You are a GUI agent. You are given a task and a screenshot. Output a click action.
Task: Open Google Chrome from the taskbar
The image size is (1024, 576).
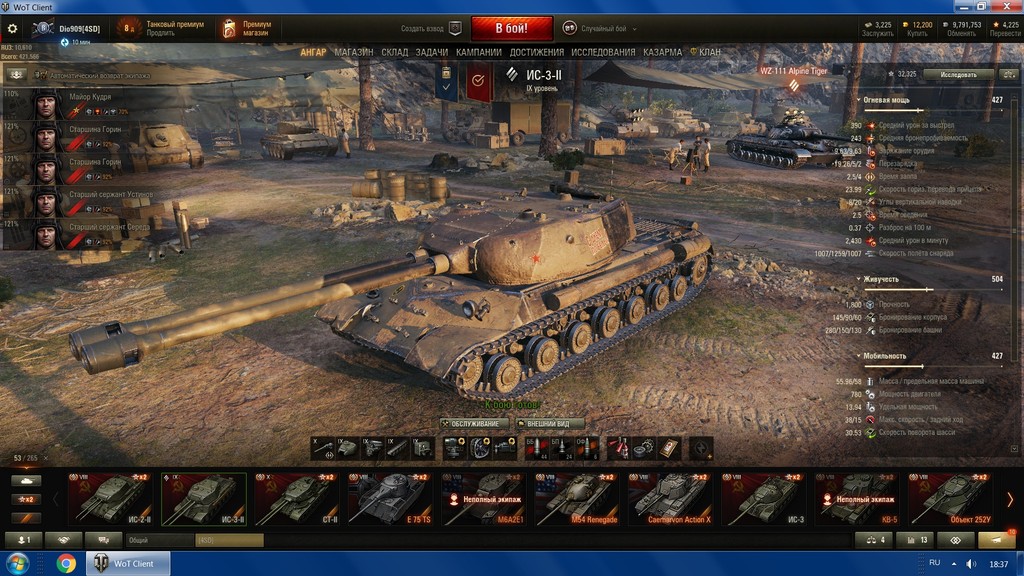(x=66, y=564)
